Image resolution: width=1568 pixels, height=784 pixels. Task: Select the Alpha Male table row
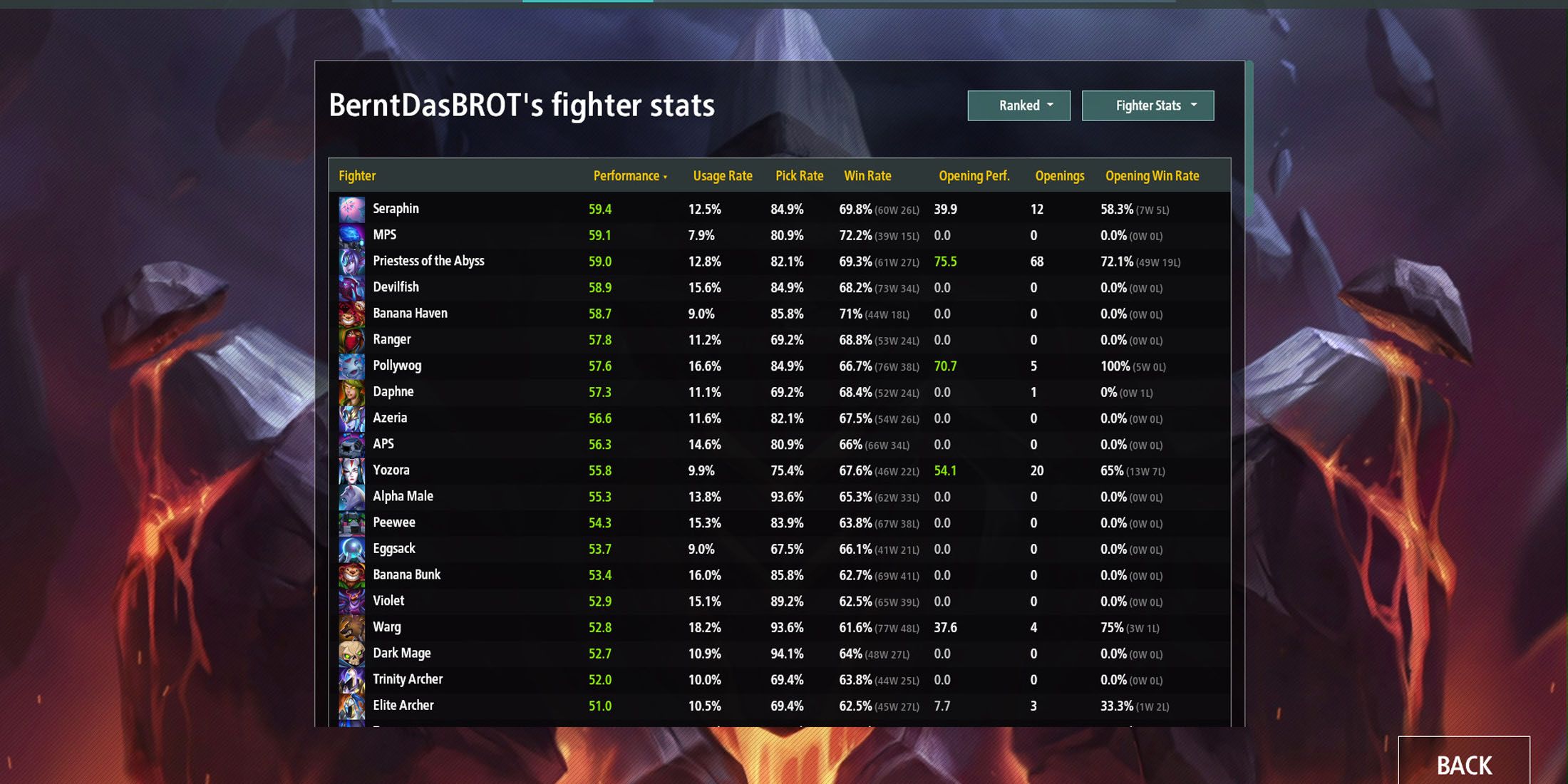713,496
